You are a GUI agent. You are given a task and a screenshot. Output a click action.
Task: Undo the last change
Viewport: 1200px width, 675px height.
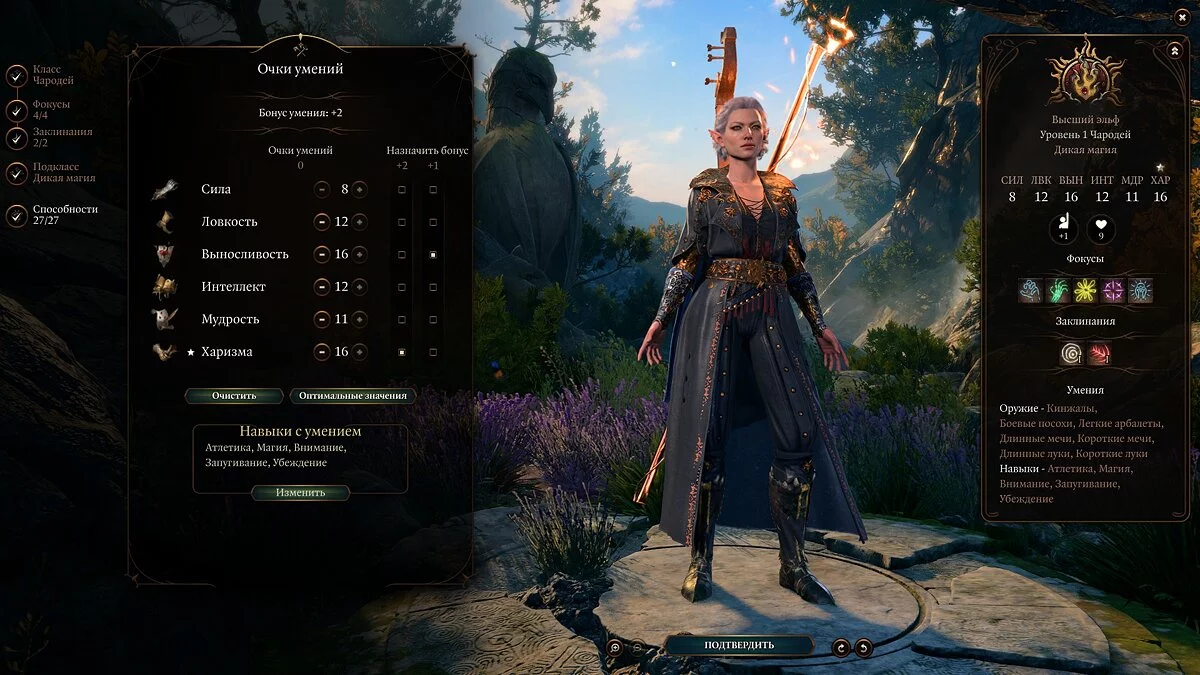(x=864, y=647)
